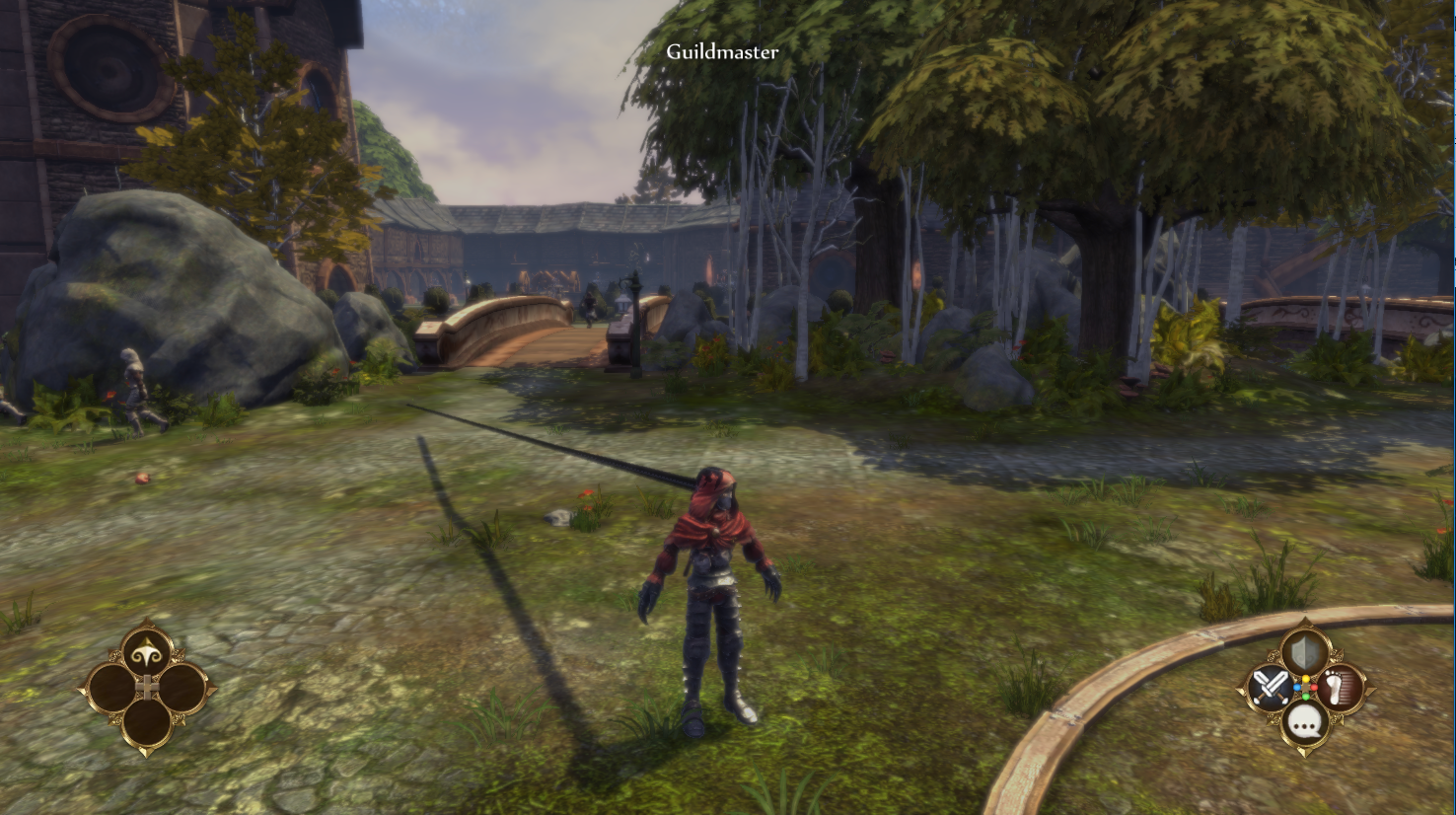Select the gold horned emblem slot

coord(148,652)
